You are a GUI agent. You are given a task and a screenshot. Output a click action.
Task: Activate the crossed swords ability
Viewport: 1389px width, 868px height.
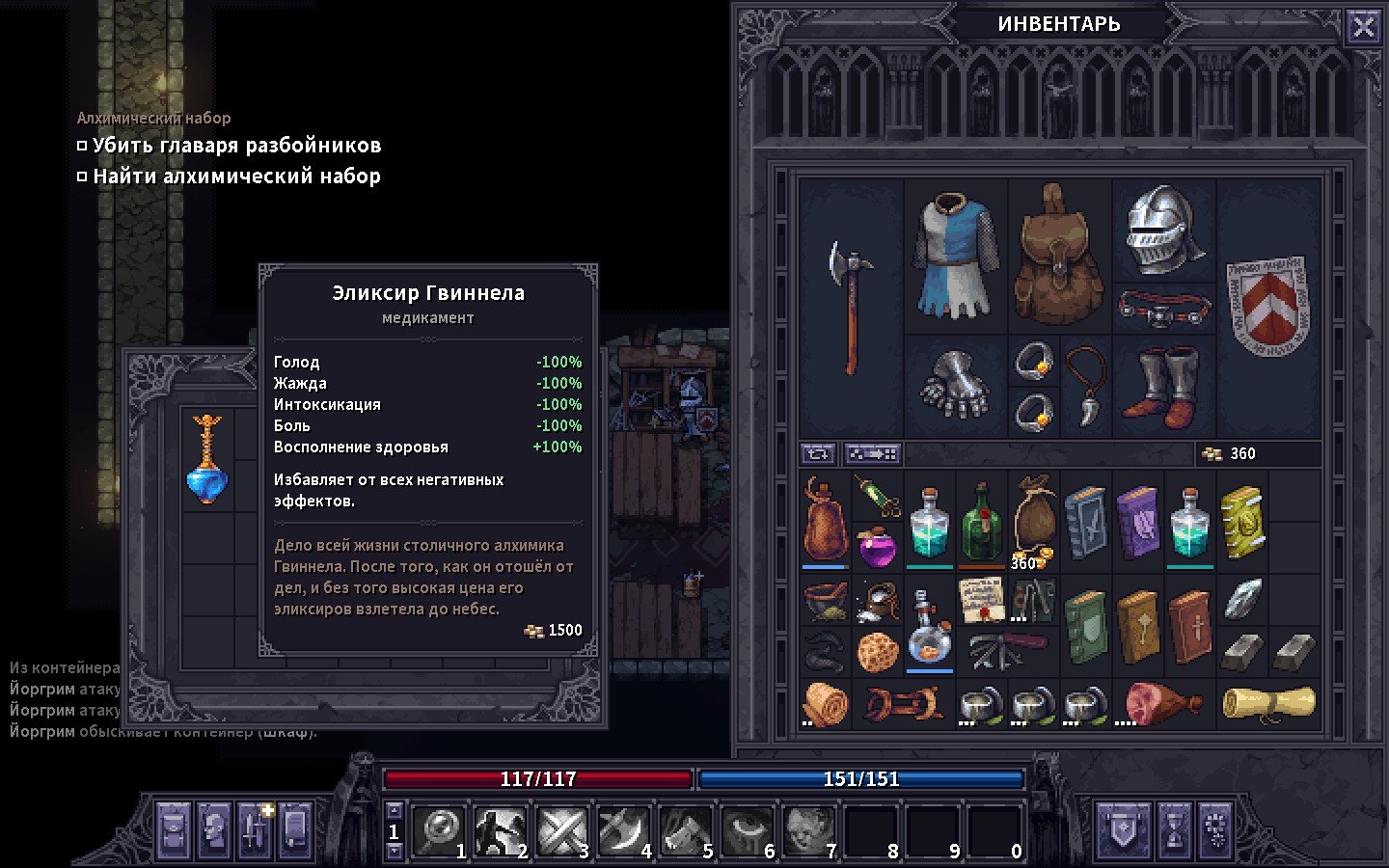[561, 831]
